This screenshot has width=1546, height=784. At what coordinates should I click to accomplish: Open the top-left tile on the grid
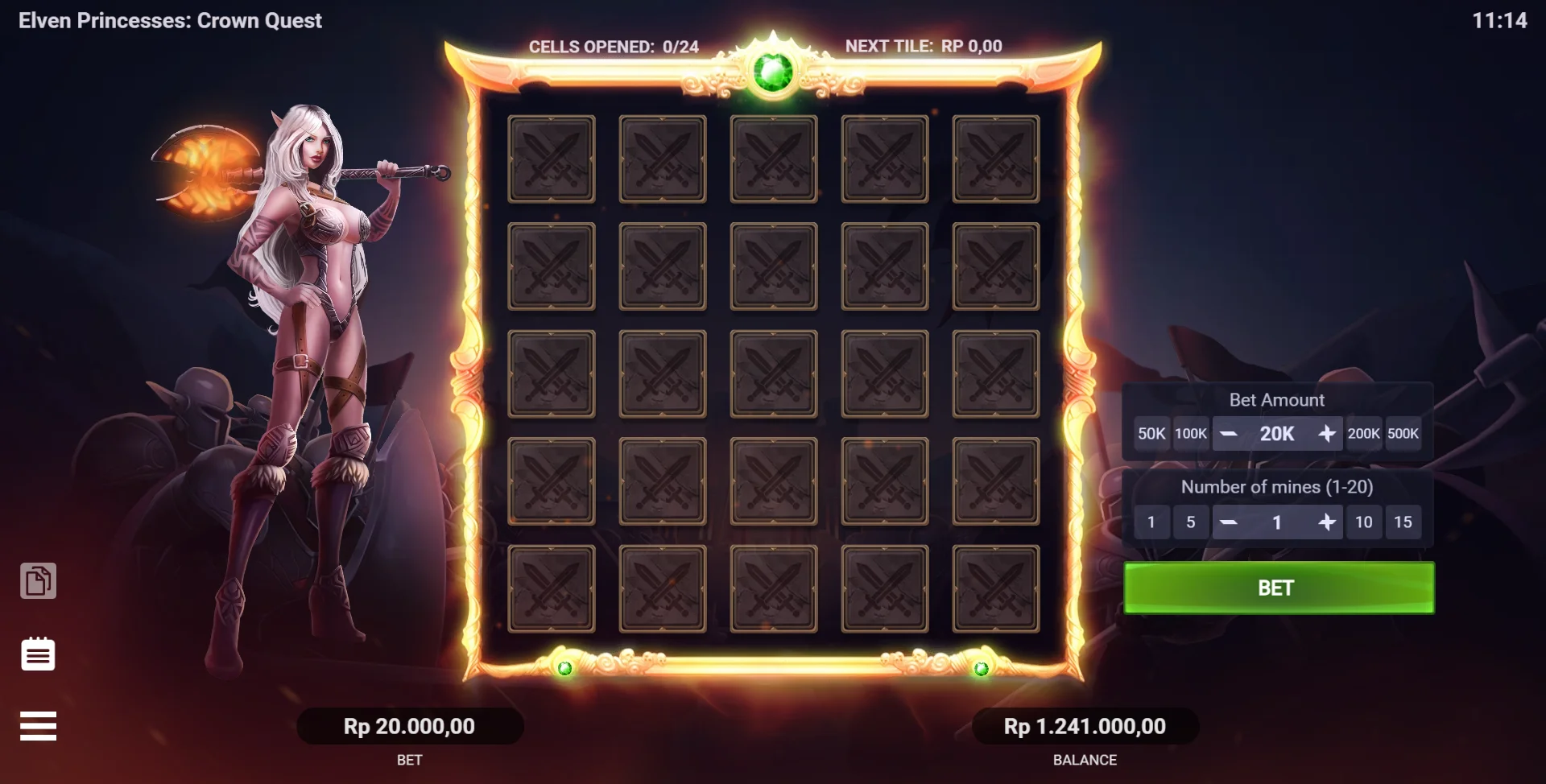tap(552, 159)
